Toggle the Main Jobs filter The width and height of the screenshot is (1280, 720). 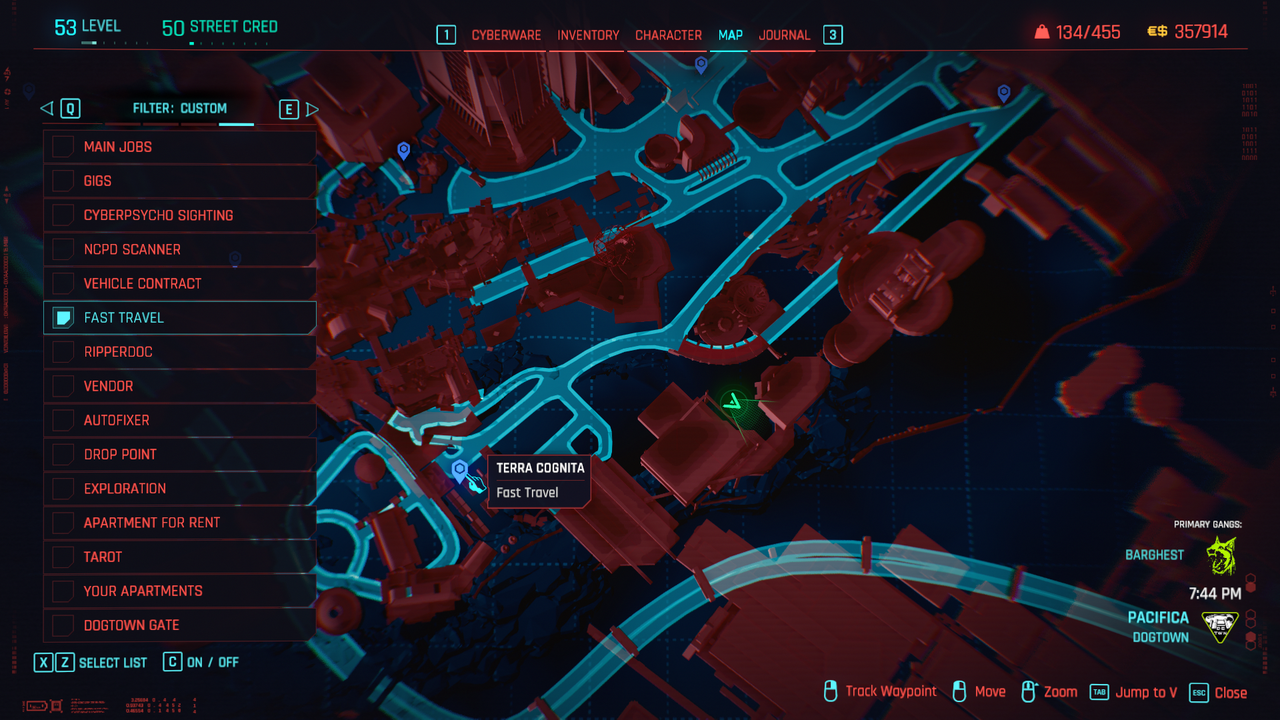[x=63, y=147]
